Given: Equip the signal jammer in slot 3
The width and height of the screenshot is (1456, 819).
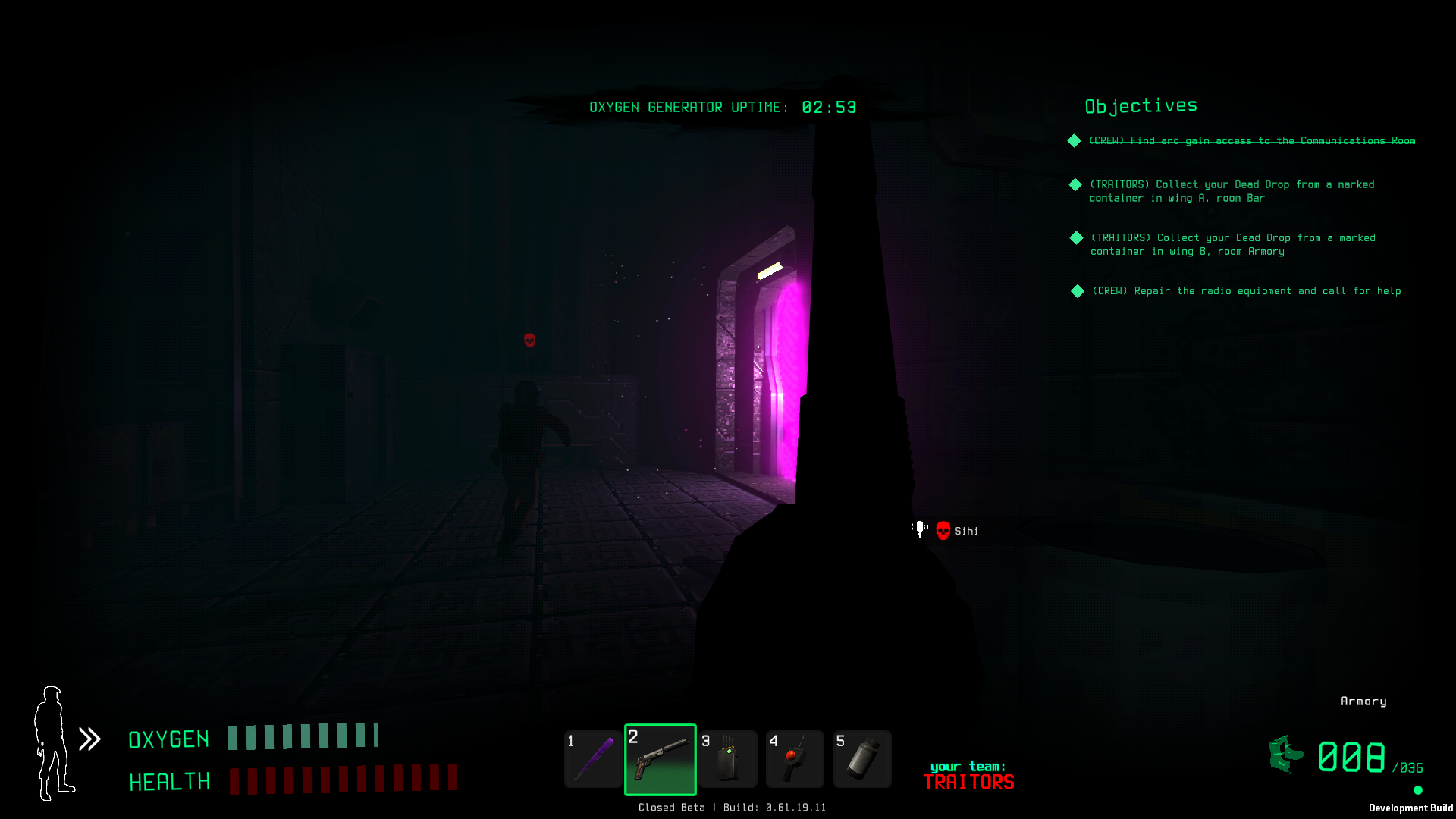Looking at the screenshot, I should 728,759.
